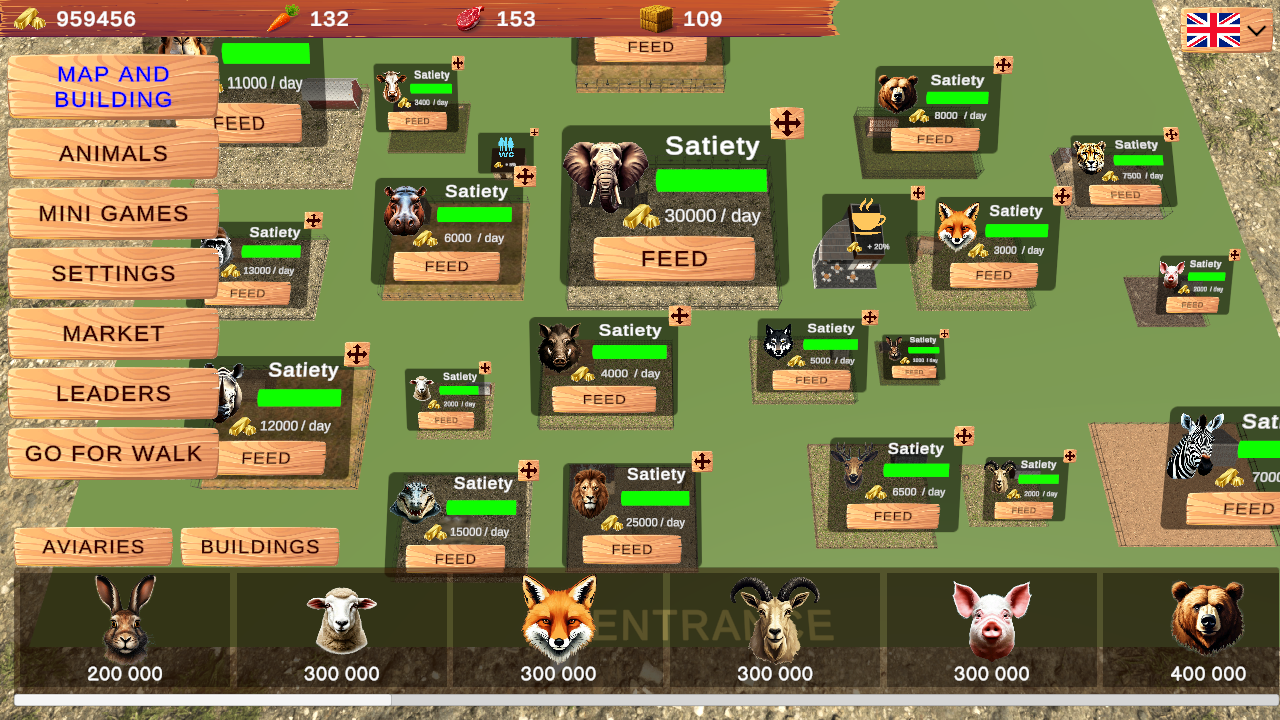Click the carrot resource icon in the top bar
The width and height of the screenshot is (1280, 720).
(x=281, y=18)
